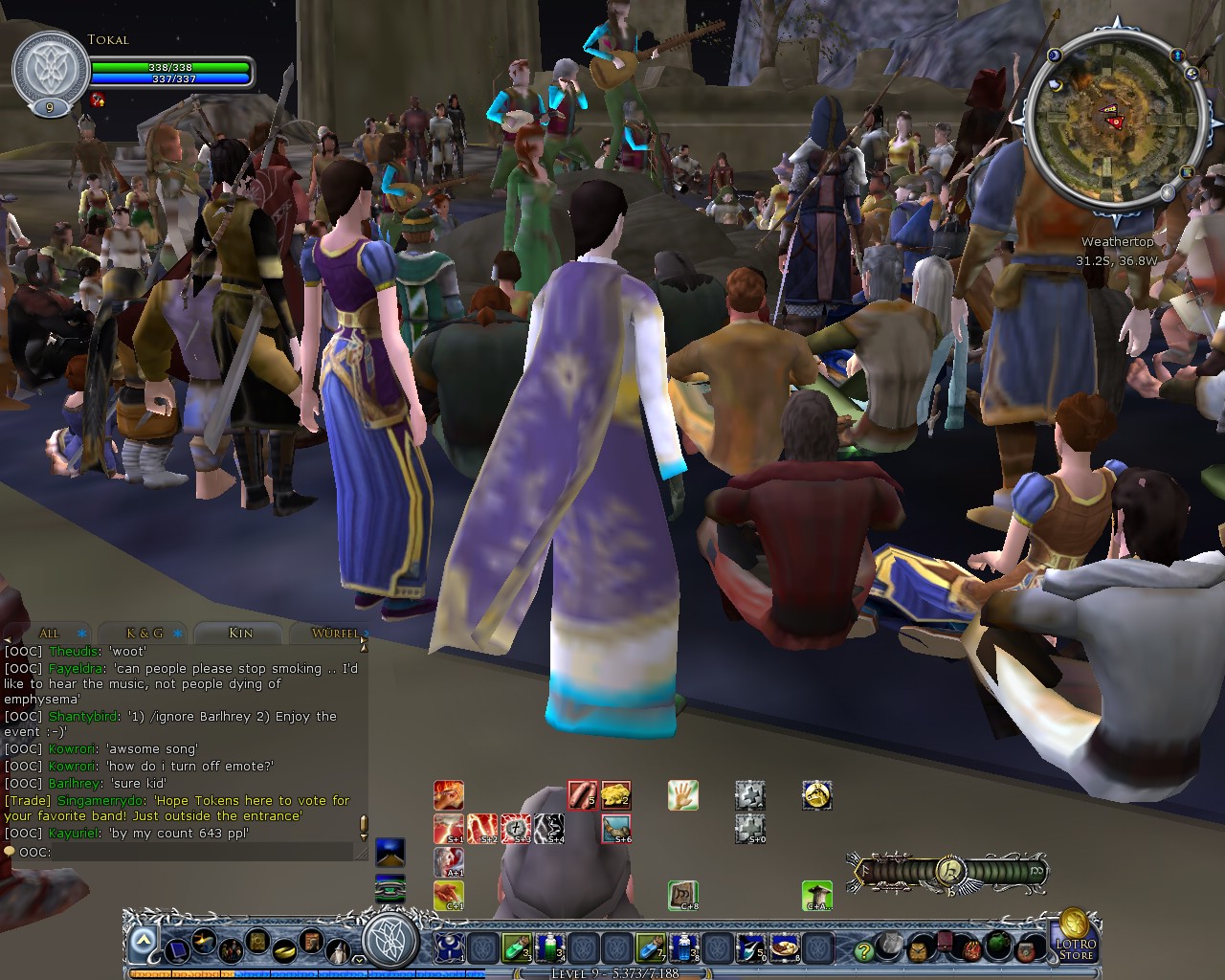The width and height of the screenshot is (1225, 980).
Task: Toggle the star indicator on the All tab
Action: tap(80, 634)
